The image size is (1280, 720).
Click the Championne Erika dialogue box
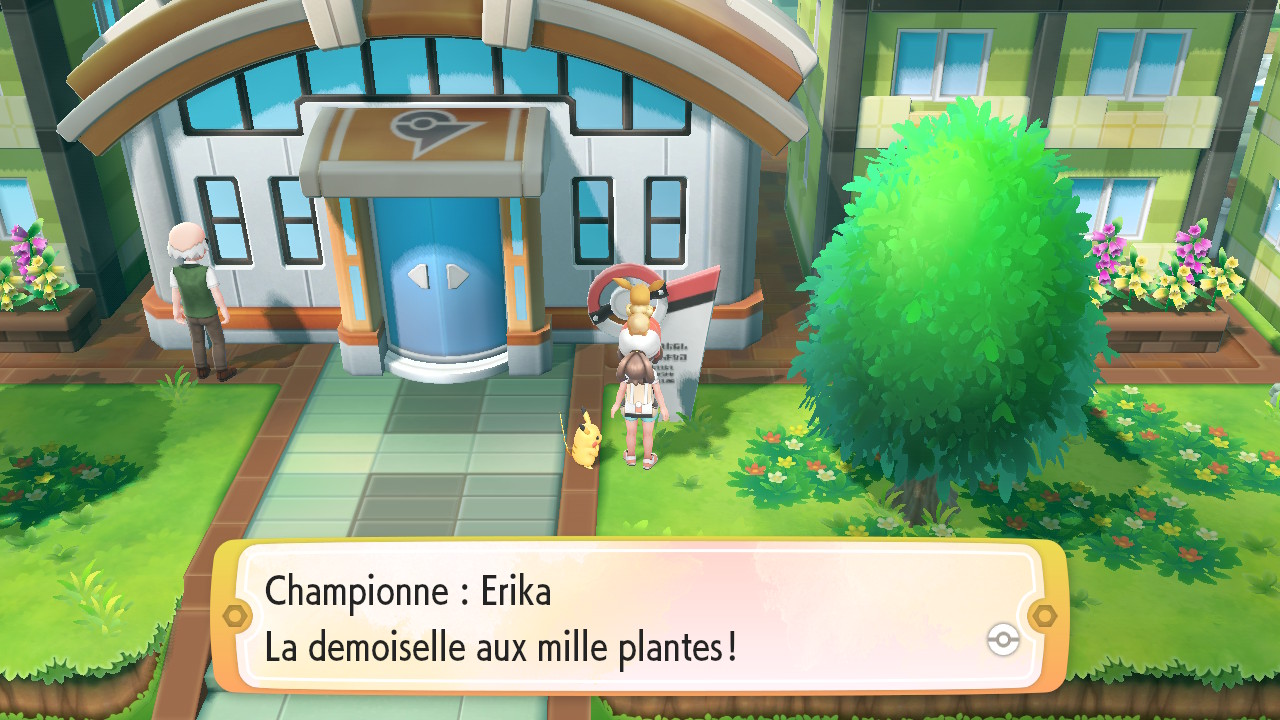[x=638, y=617]
